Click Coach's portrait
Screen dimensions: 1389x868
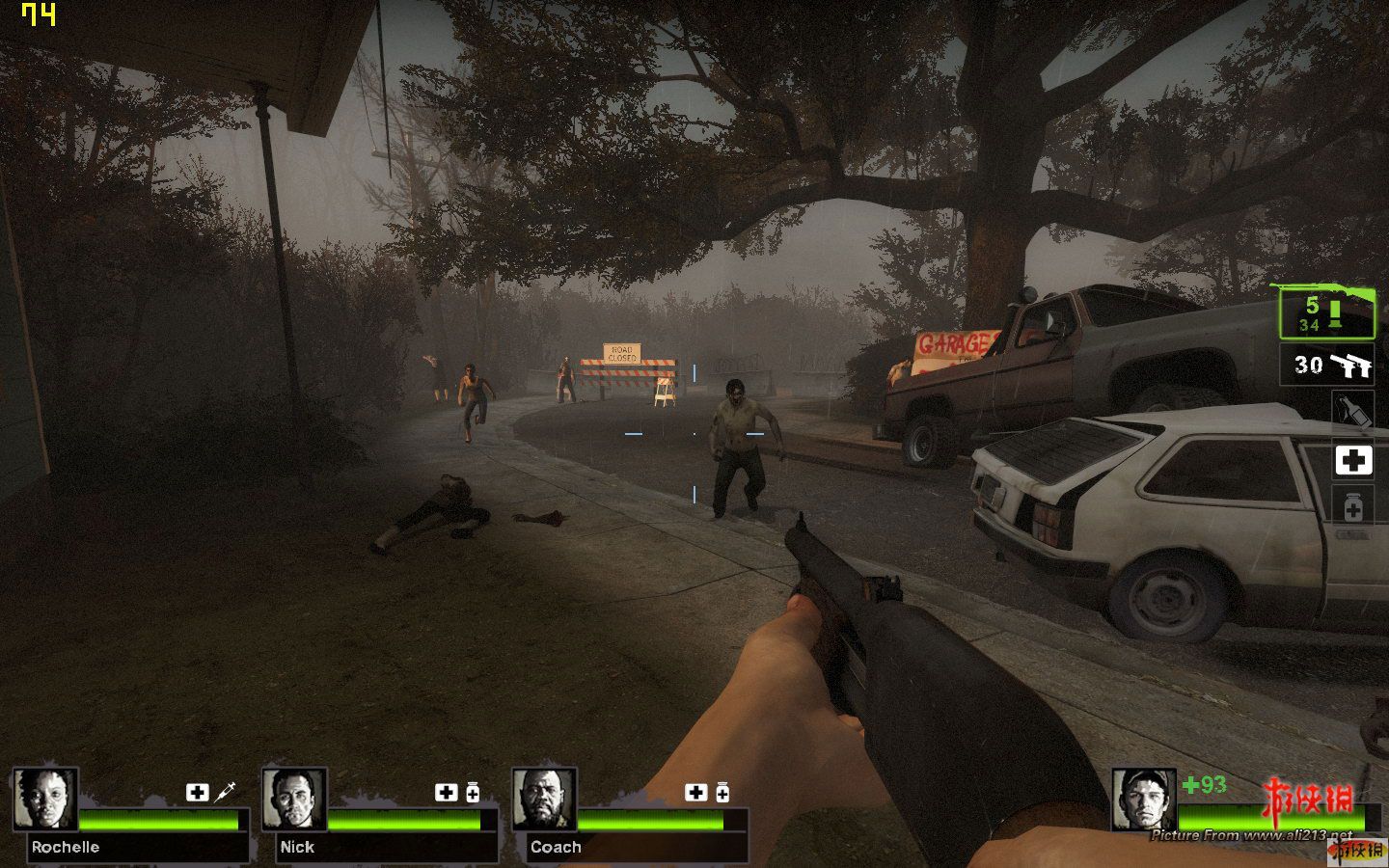coord(544,799)
